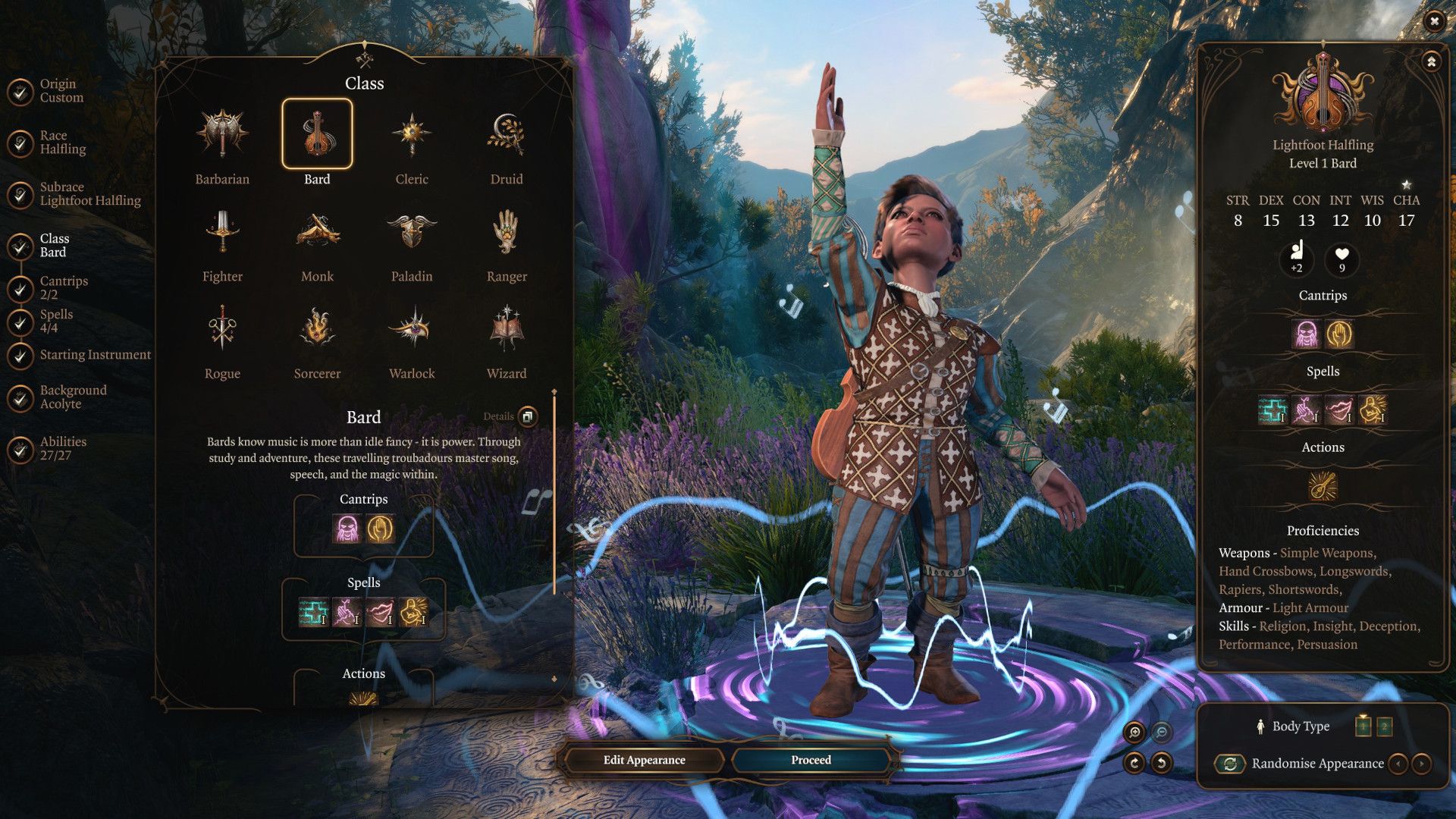Select the Cleric class icon

[x=412, y=134]
